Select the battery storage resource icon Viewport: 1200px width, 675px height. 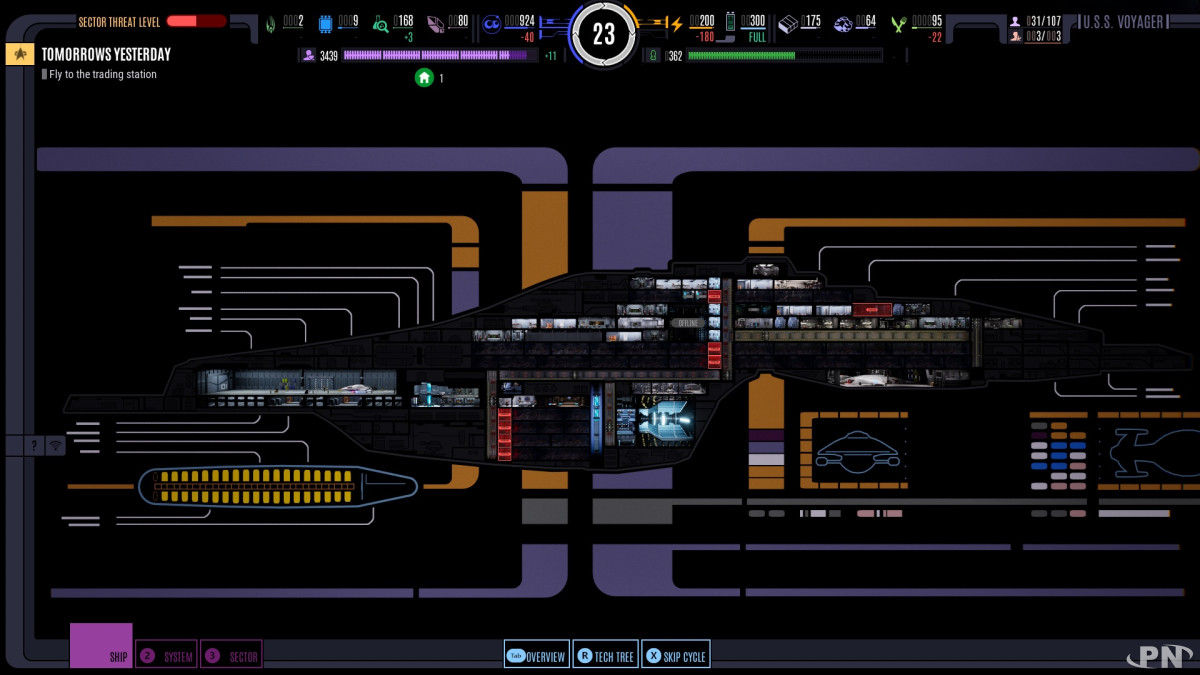coord(731,22)
